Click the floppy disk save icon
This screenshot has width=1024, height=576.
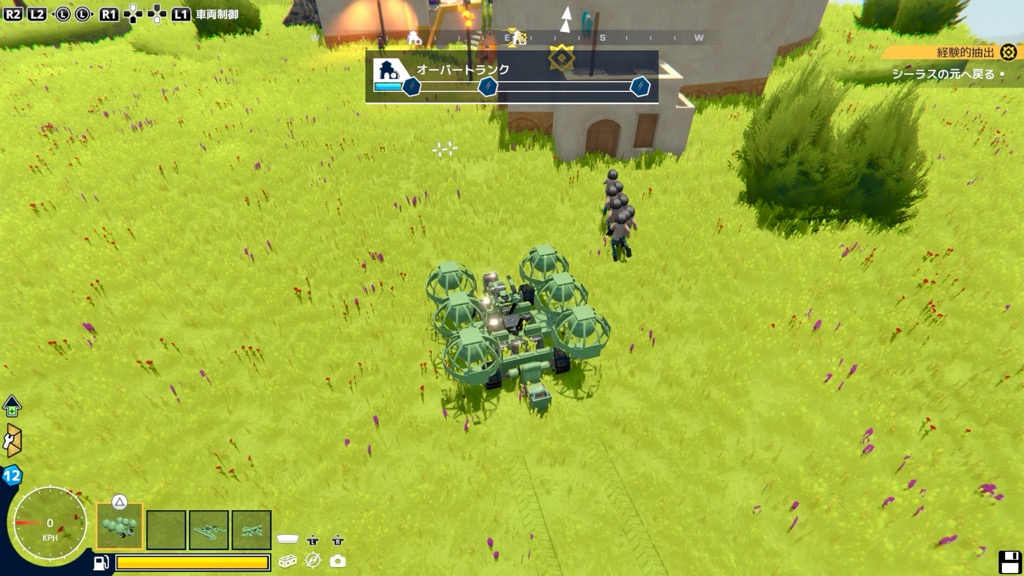point(1010,562)
